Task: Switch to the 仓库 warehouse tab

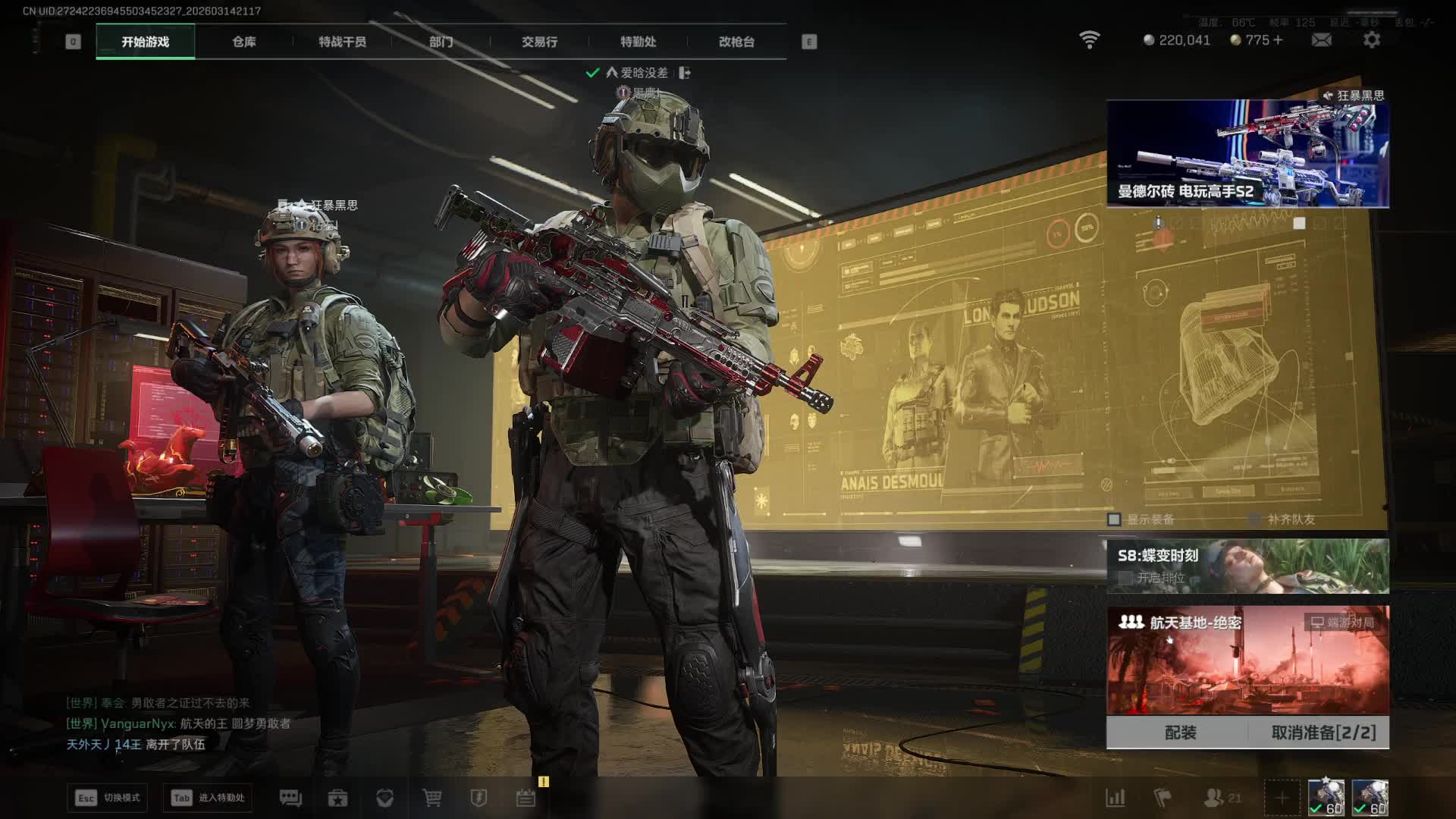Action: [243, 42]
